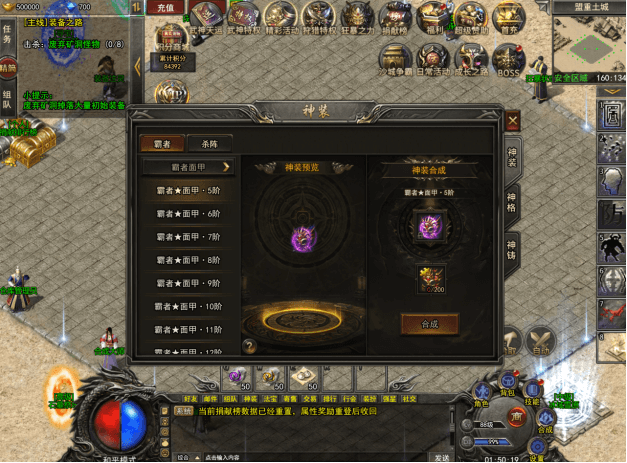Close the 神装 window
Image resolution: width=627 pixels, height=463 pixels.
click(x=513, y=122)
